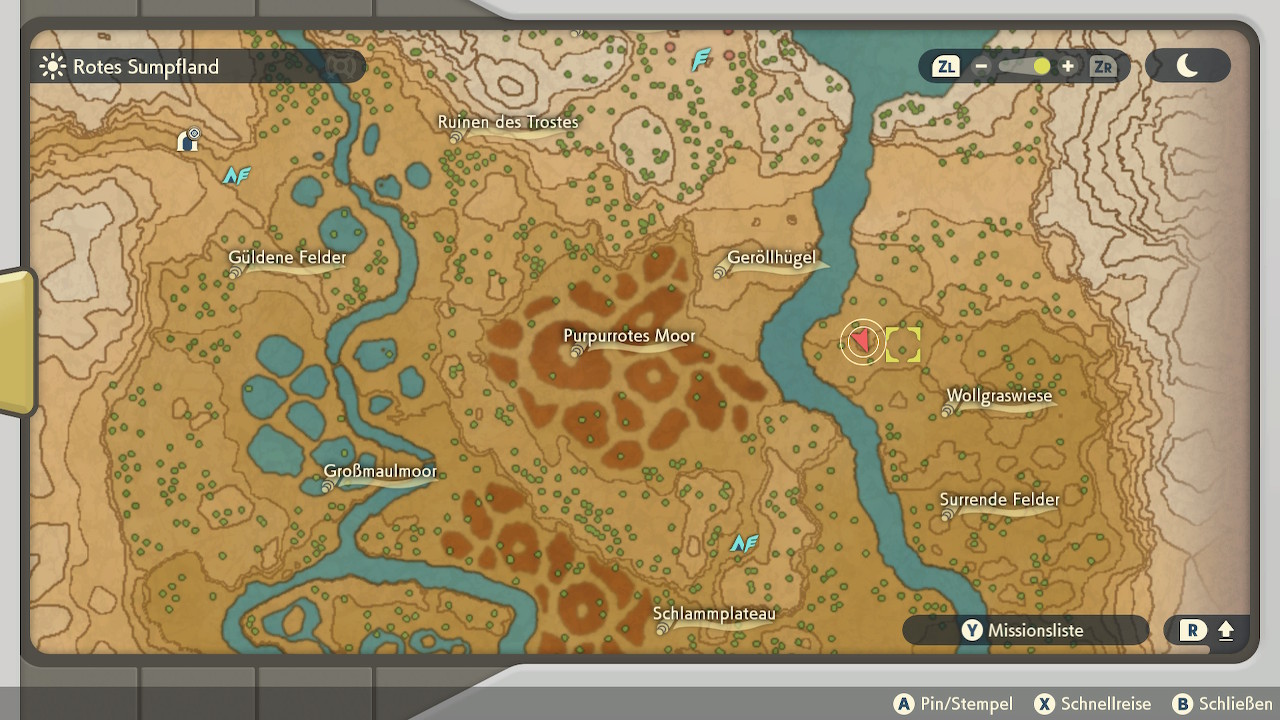Pick the Wollgraswiese location label
Image resolution: width=1280 pixels, height=720 pixels.
[999, 396]
